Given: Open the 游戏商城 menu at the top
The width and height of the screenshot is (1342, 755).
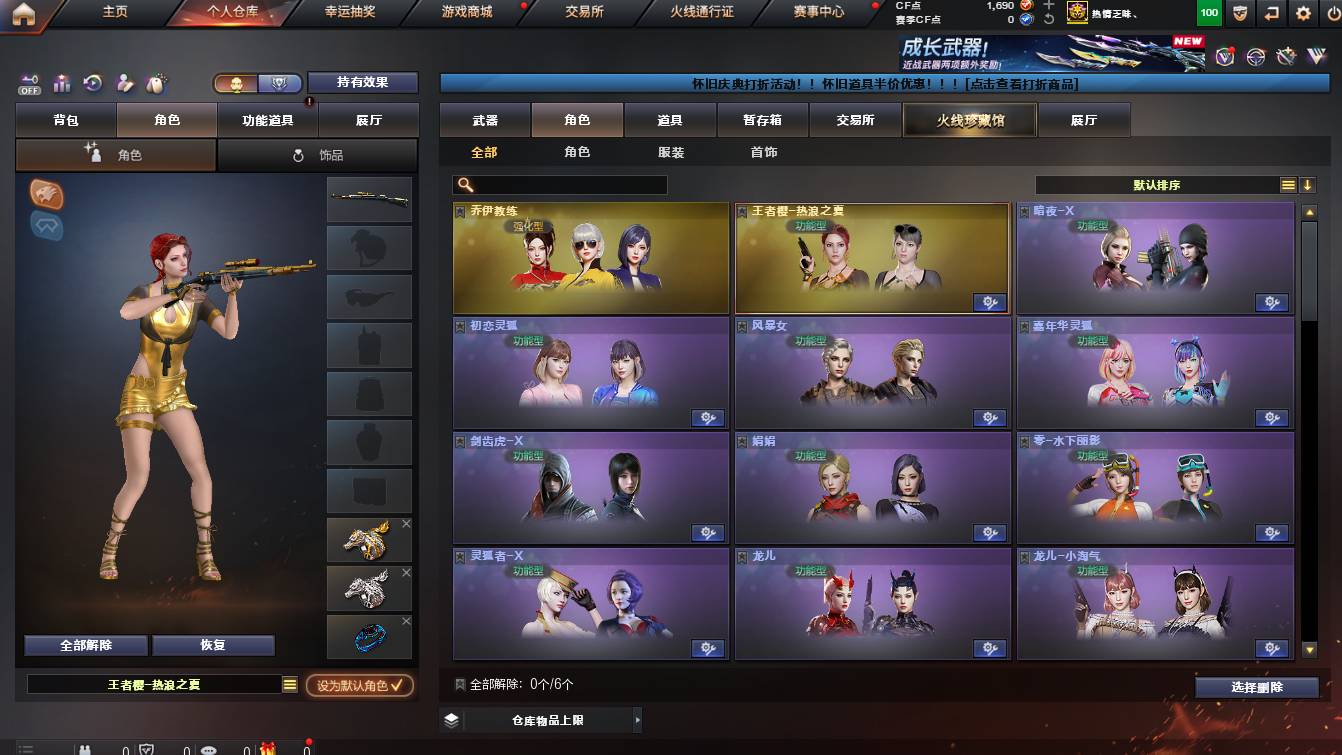Looking at the screenshot, I should point(465,14).
